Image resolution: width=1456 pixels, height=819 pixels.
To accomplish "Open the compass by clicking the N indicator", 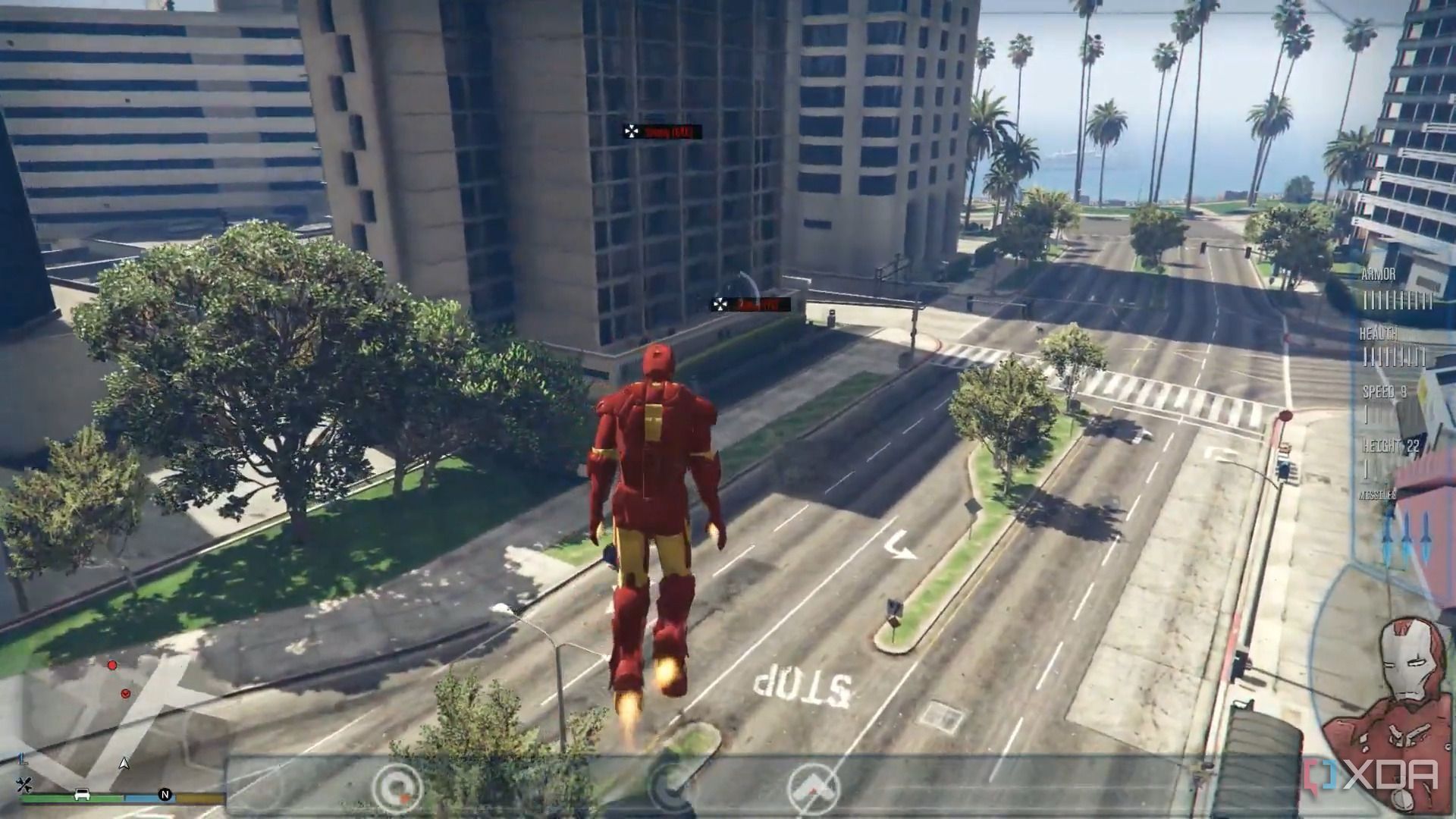I will [165, 794].
